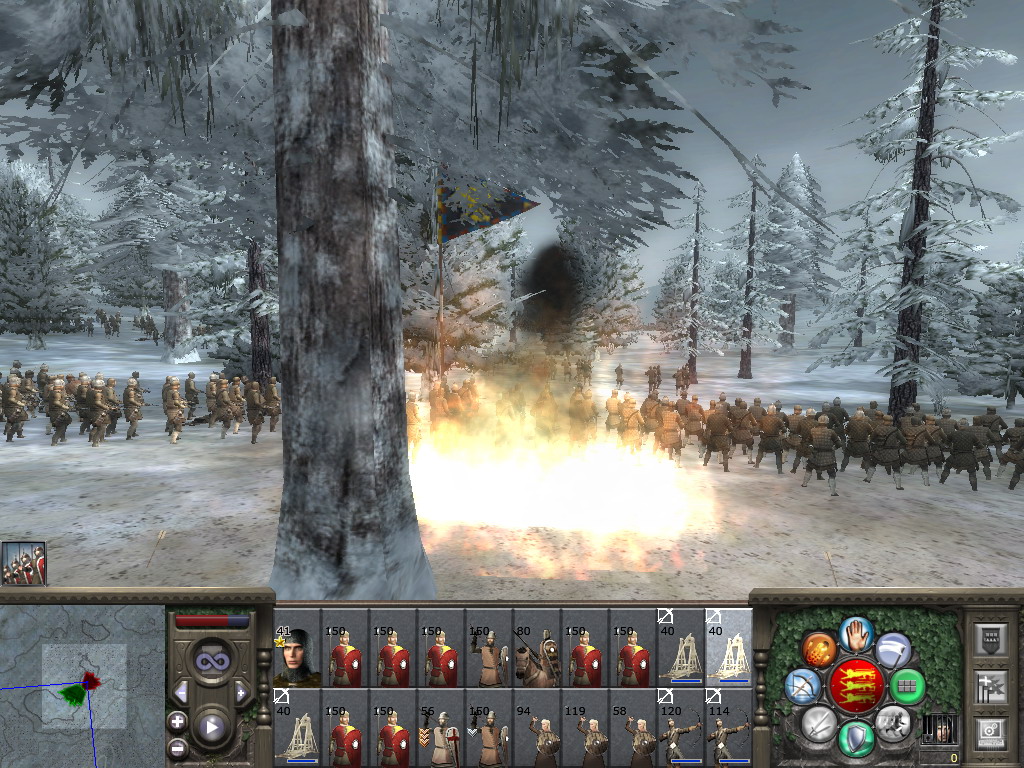Select the highlighted trebuchet unit card

728,648
